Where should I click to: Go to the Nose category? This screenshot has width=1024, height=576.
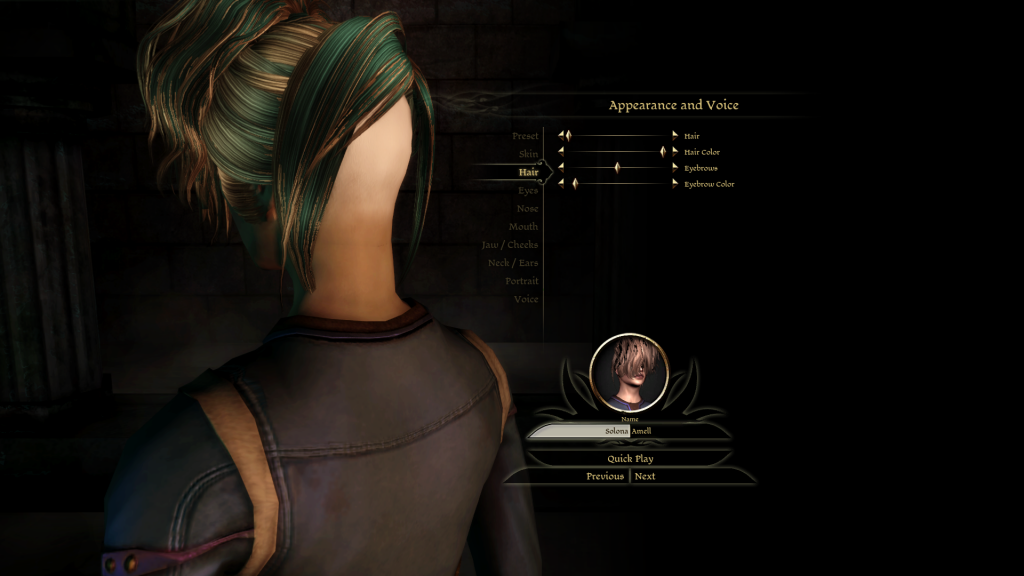(527, 209)
